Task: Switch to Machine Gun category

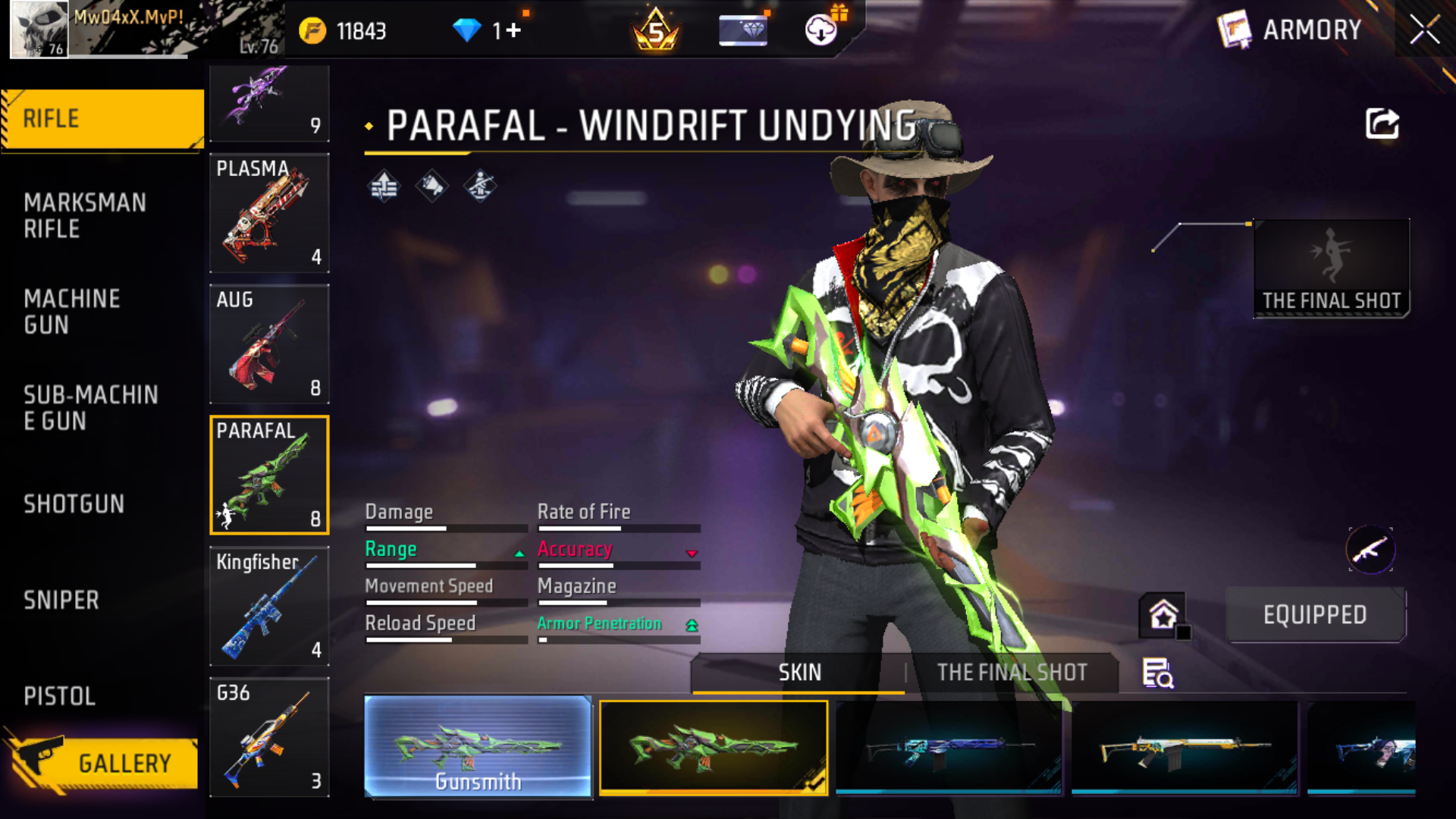Action: 72,312
